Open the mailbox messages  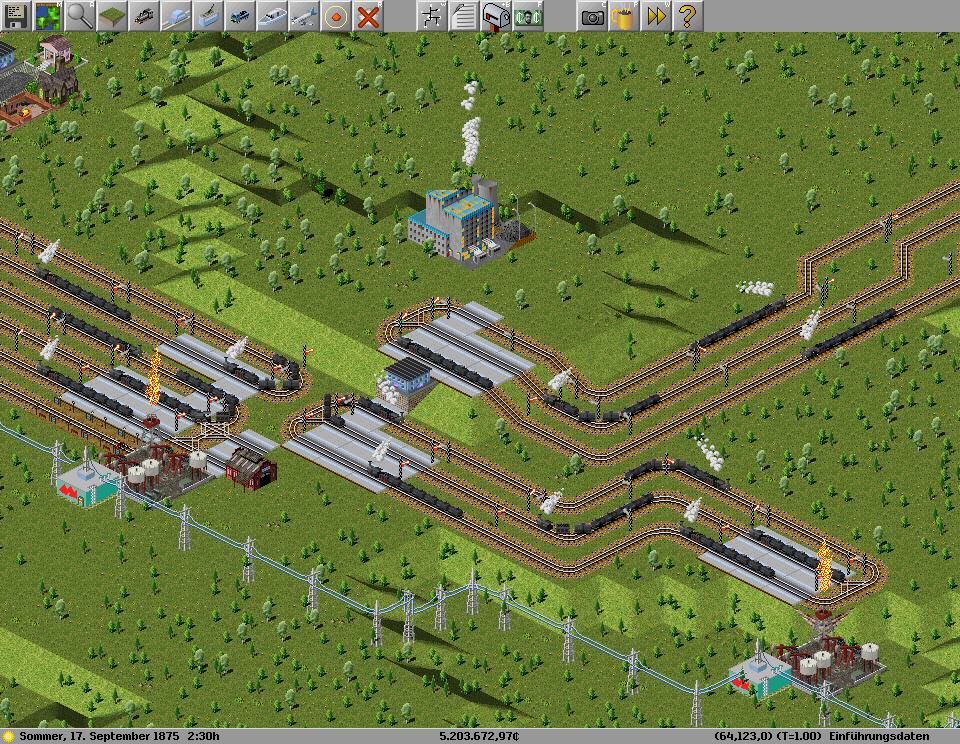(x=496, y=16)
